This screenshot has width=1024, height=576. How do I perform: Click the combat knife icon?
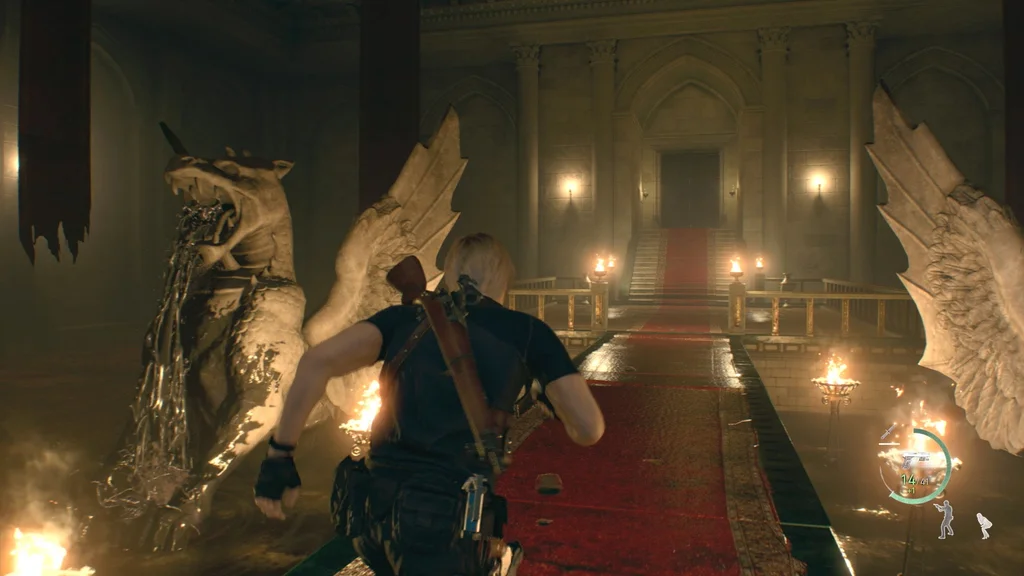[889, 432]
